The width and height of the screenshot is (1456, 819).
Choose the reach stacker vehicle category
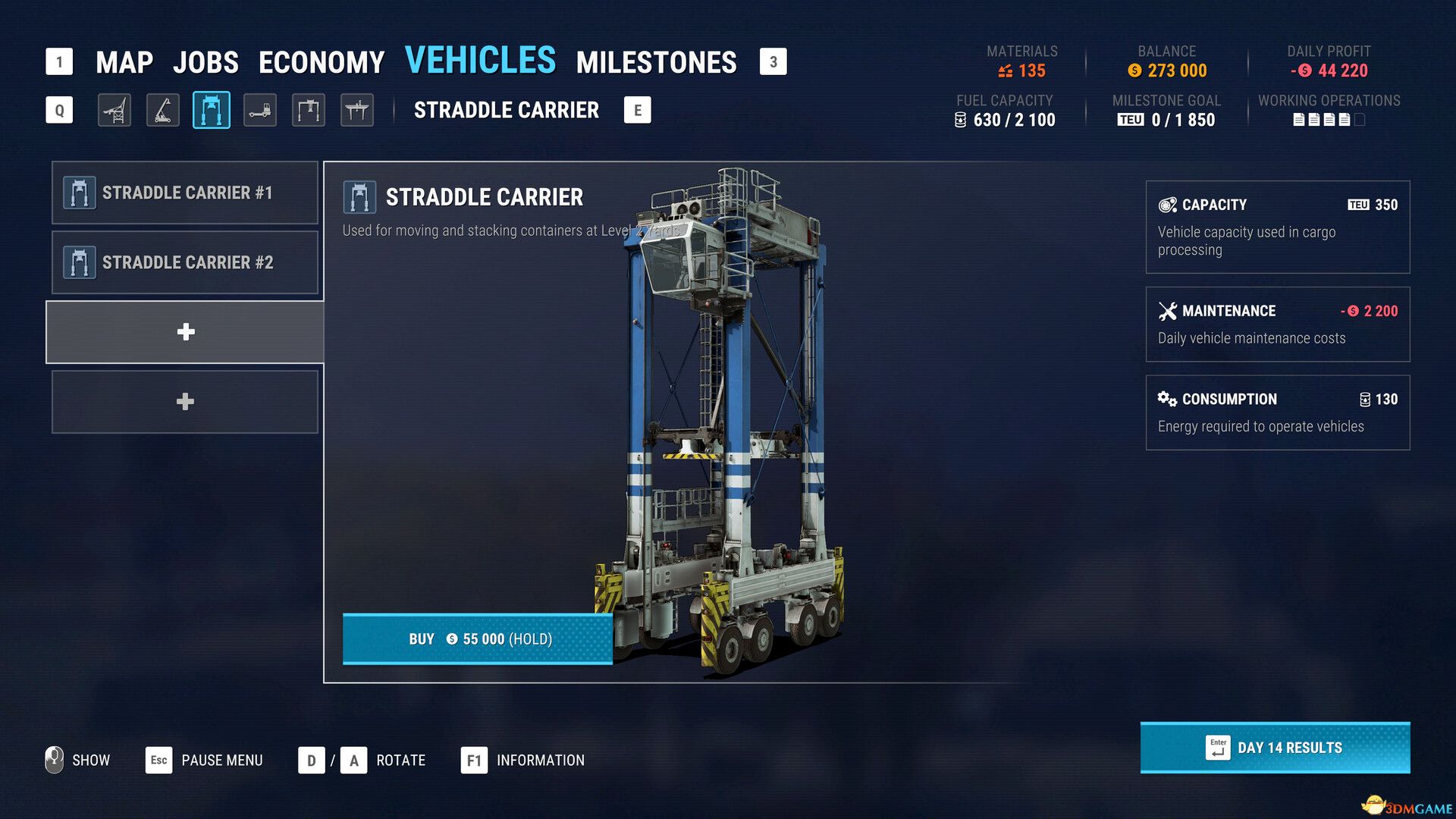(x=163, y=111)
